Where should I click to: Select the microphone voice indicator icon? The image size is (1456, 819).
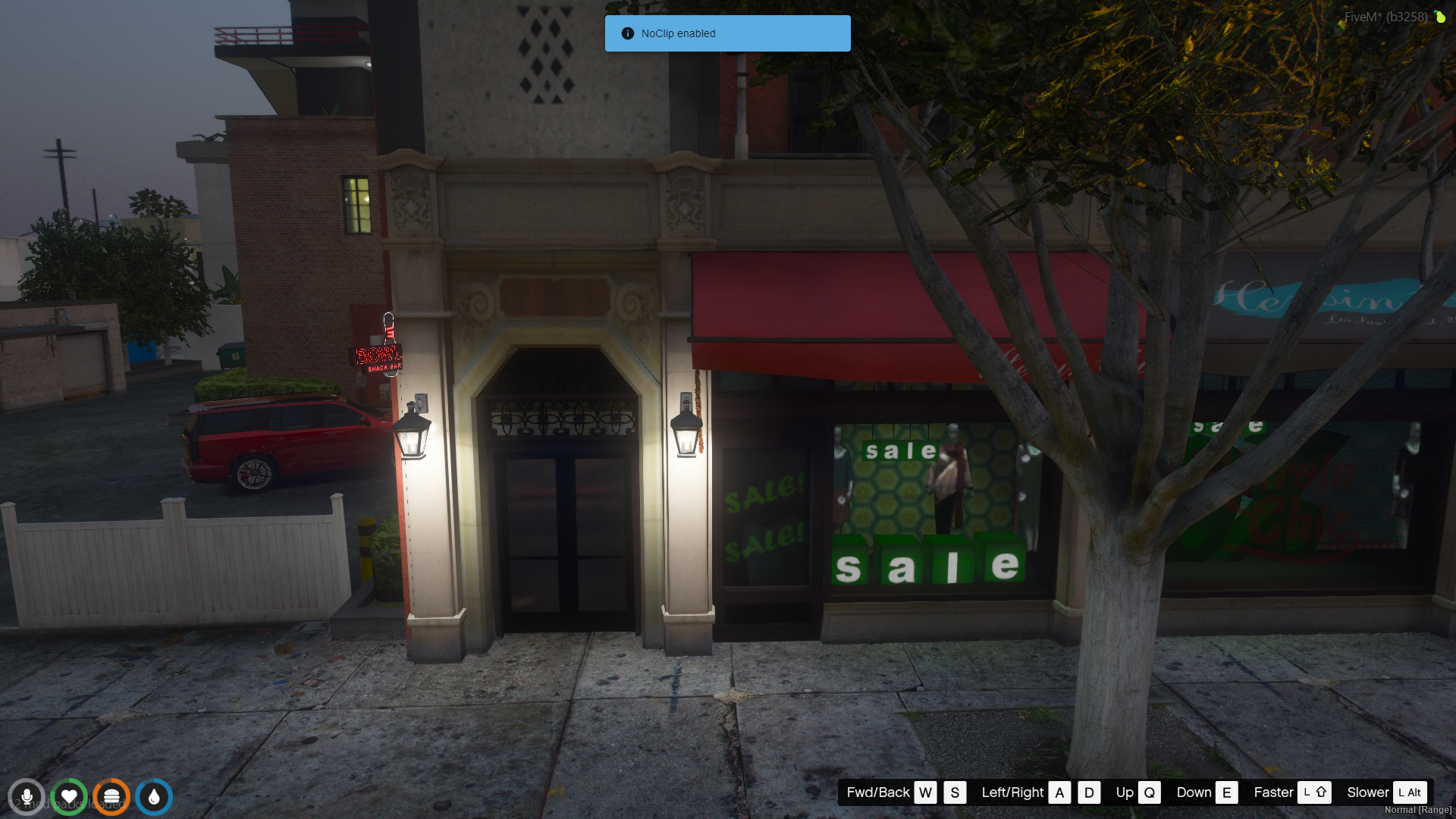coord(27,797)
